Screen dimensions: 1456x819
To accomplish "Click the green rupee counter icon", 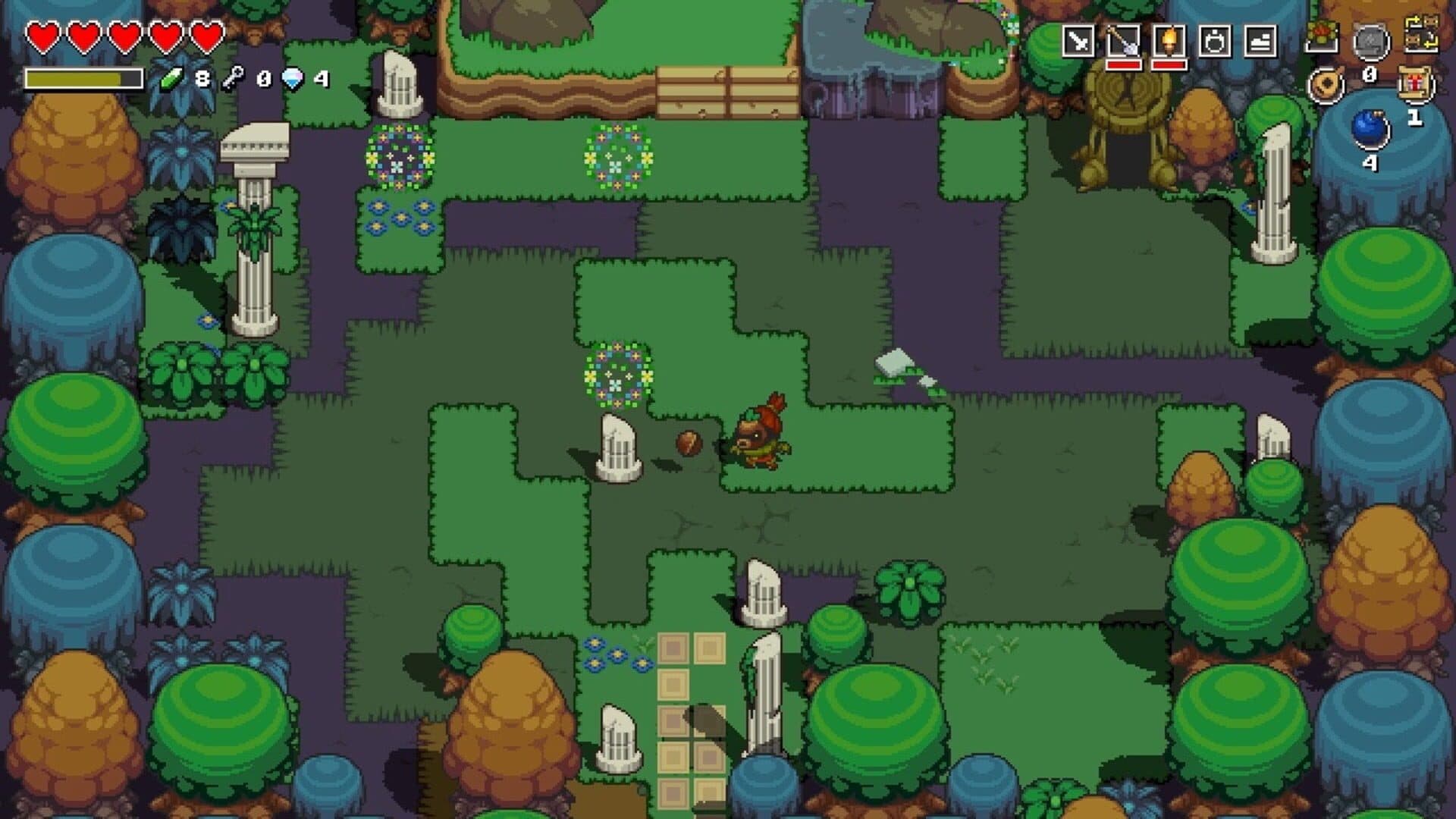I will click(171, 77).
